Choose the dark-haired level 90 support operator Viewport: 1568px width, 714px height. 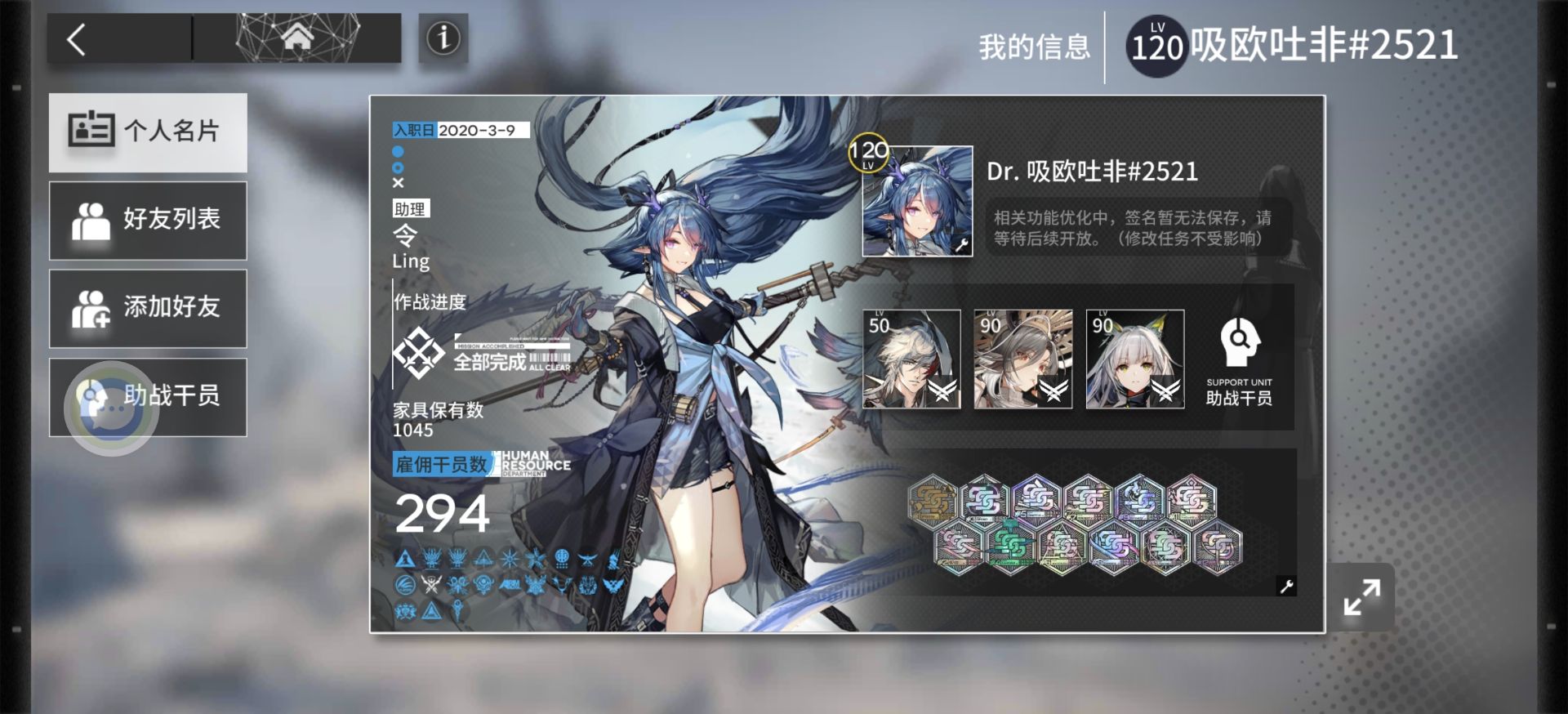coord(1023,359)
